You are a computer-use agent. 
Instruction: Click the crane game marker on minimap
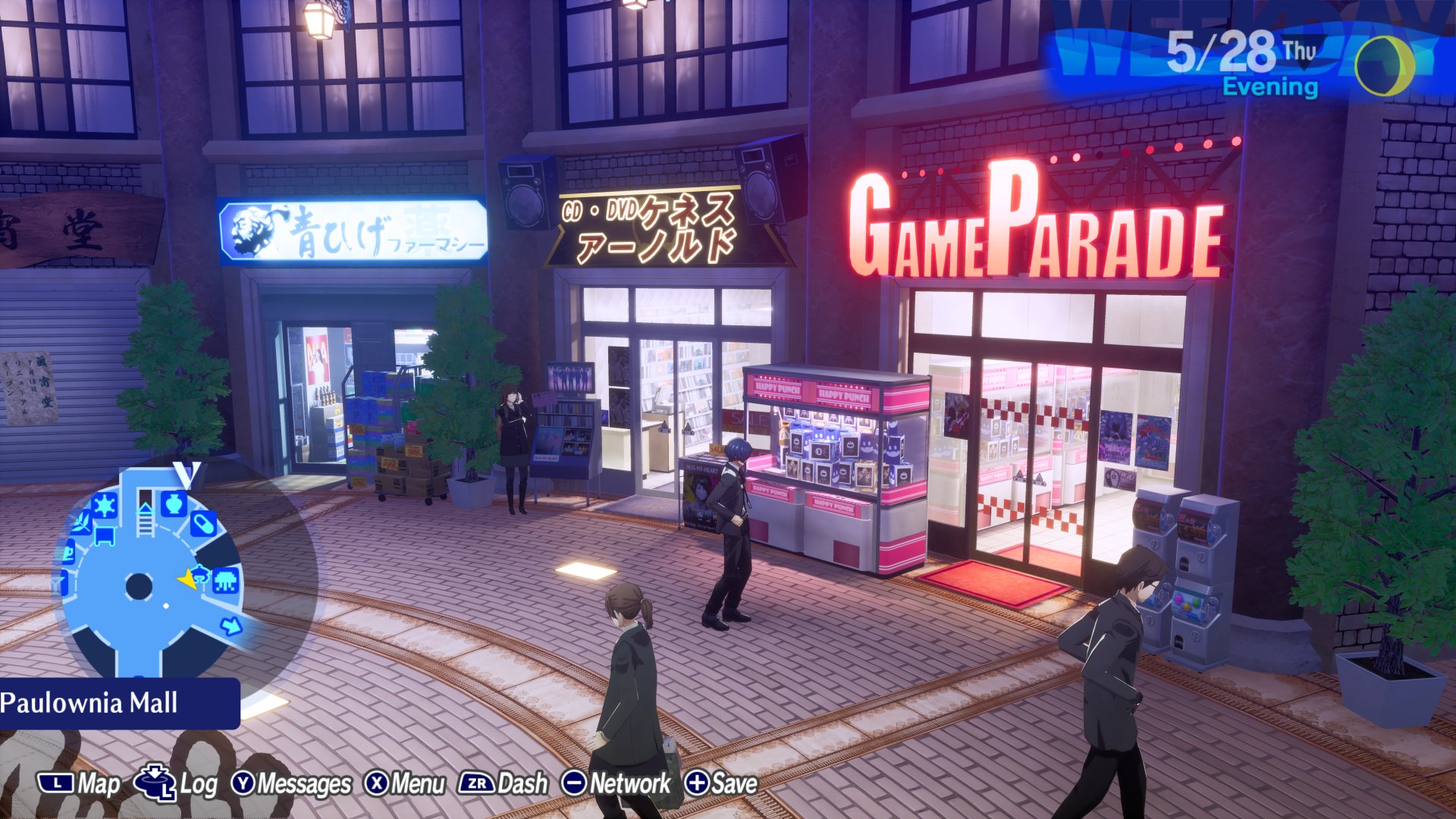[x=200, y=575]
